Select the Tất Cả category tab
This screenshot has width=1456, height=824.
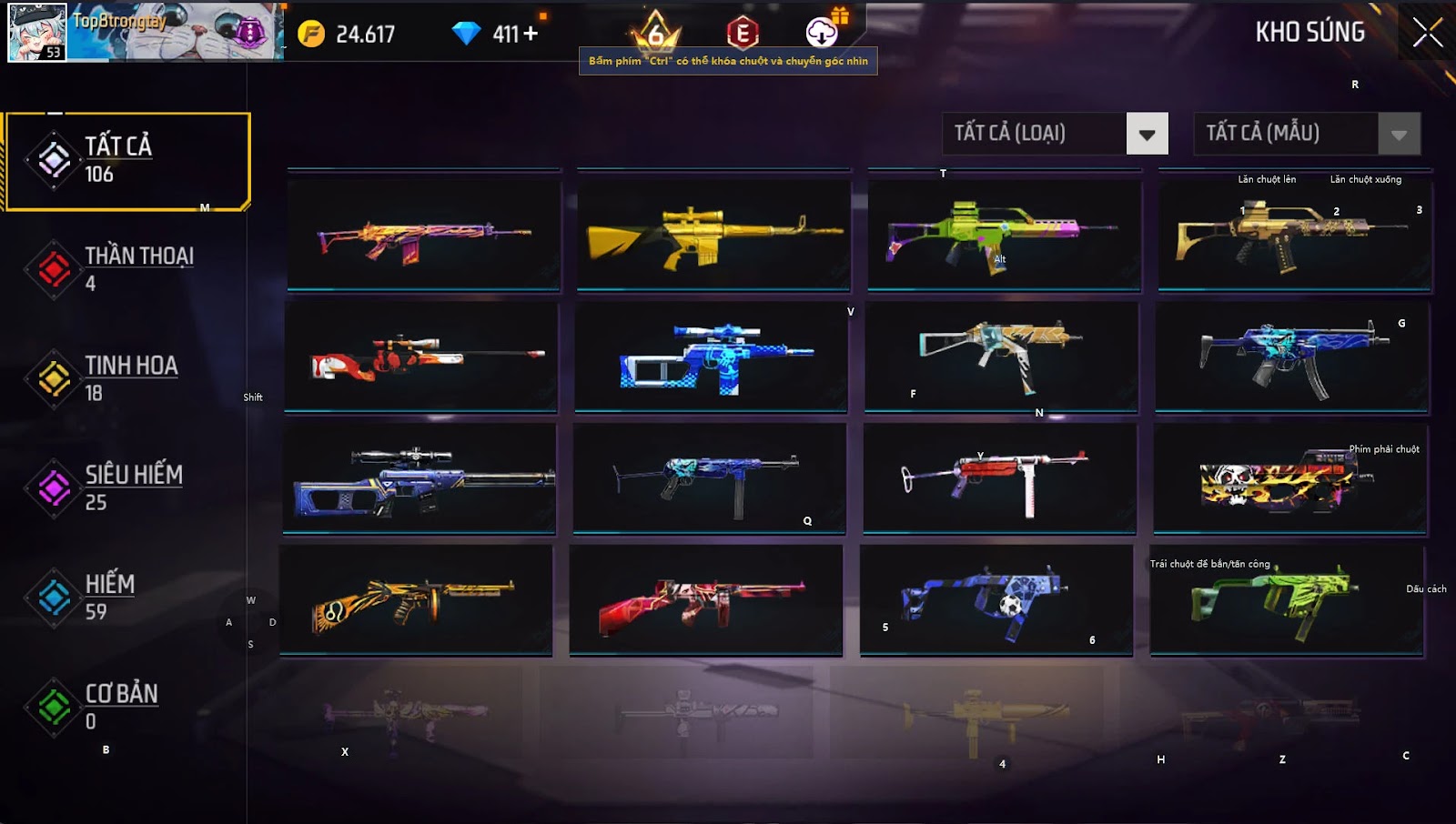(127, 161)
